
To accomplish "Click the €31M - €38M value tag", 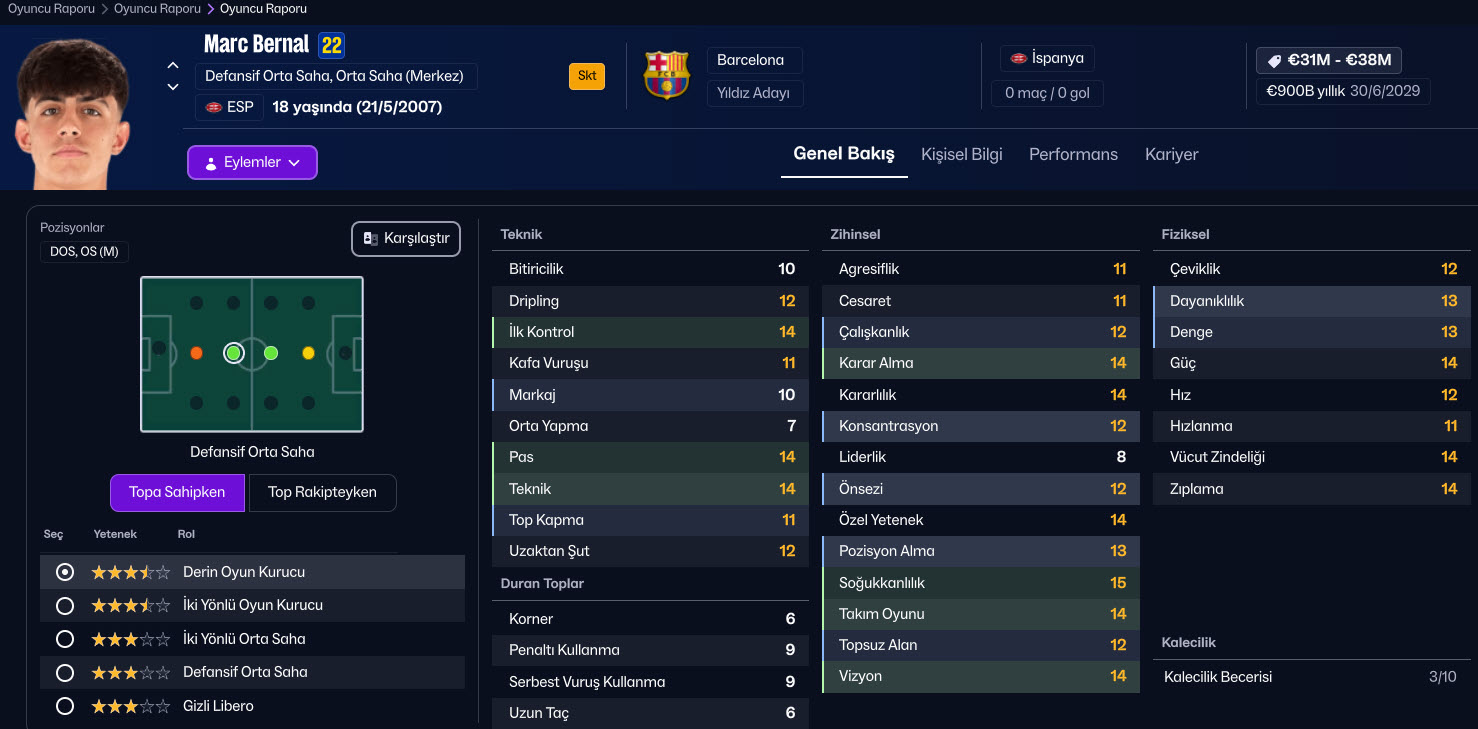I will point(1329,60).
